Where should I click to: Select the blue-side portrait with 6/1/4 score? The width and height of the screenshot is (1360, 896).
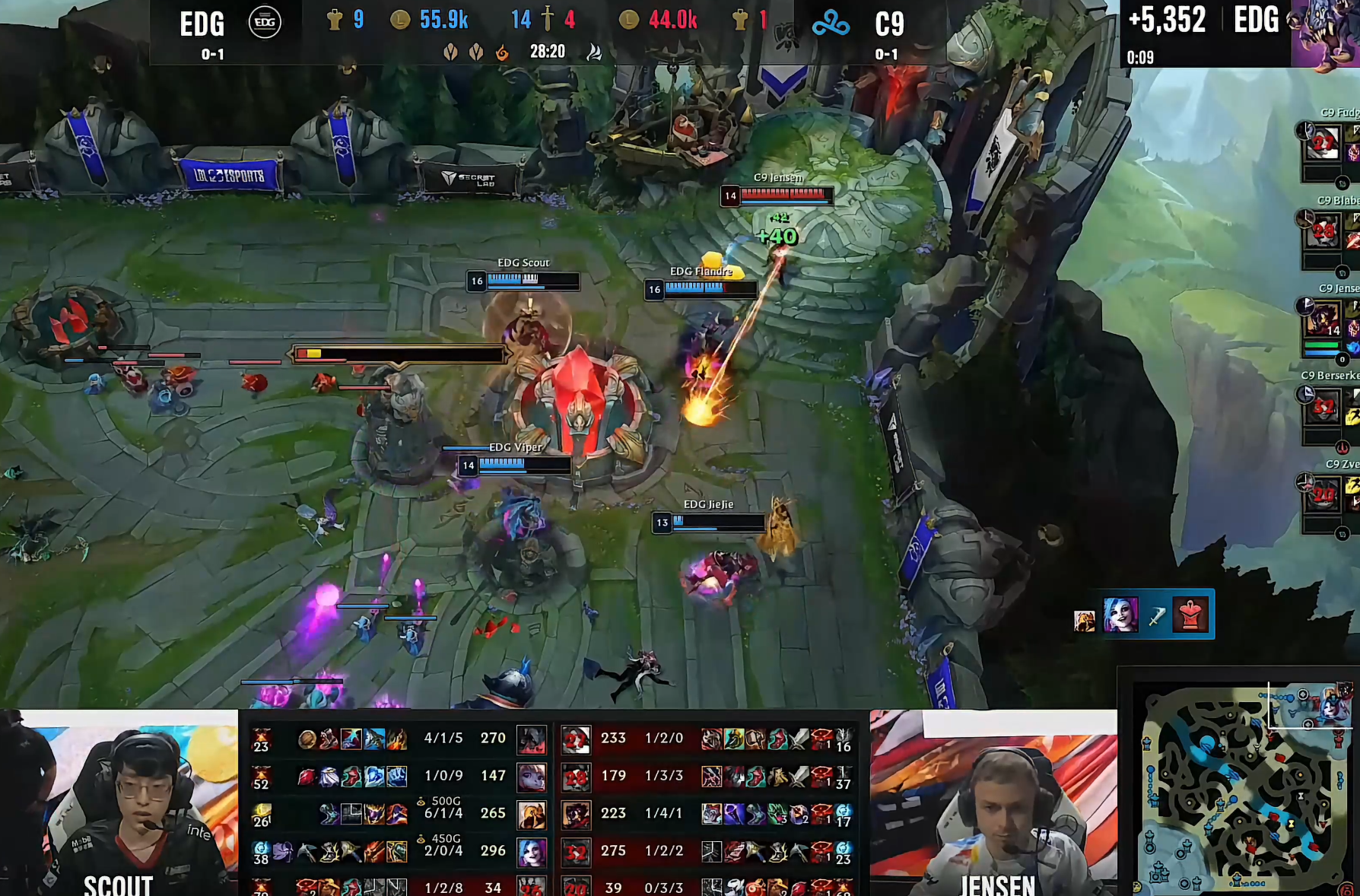point(532,814)
